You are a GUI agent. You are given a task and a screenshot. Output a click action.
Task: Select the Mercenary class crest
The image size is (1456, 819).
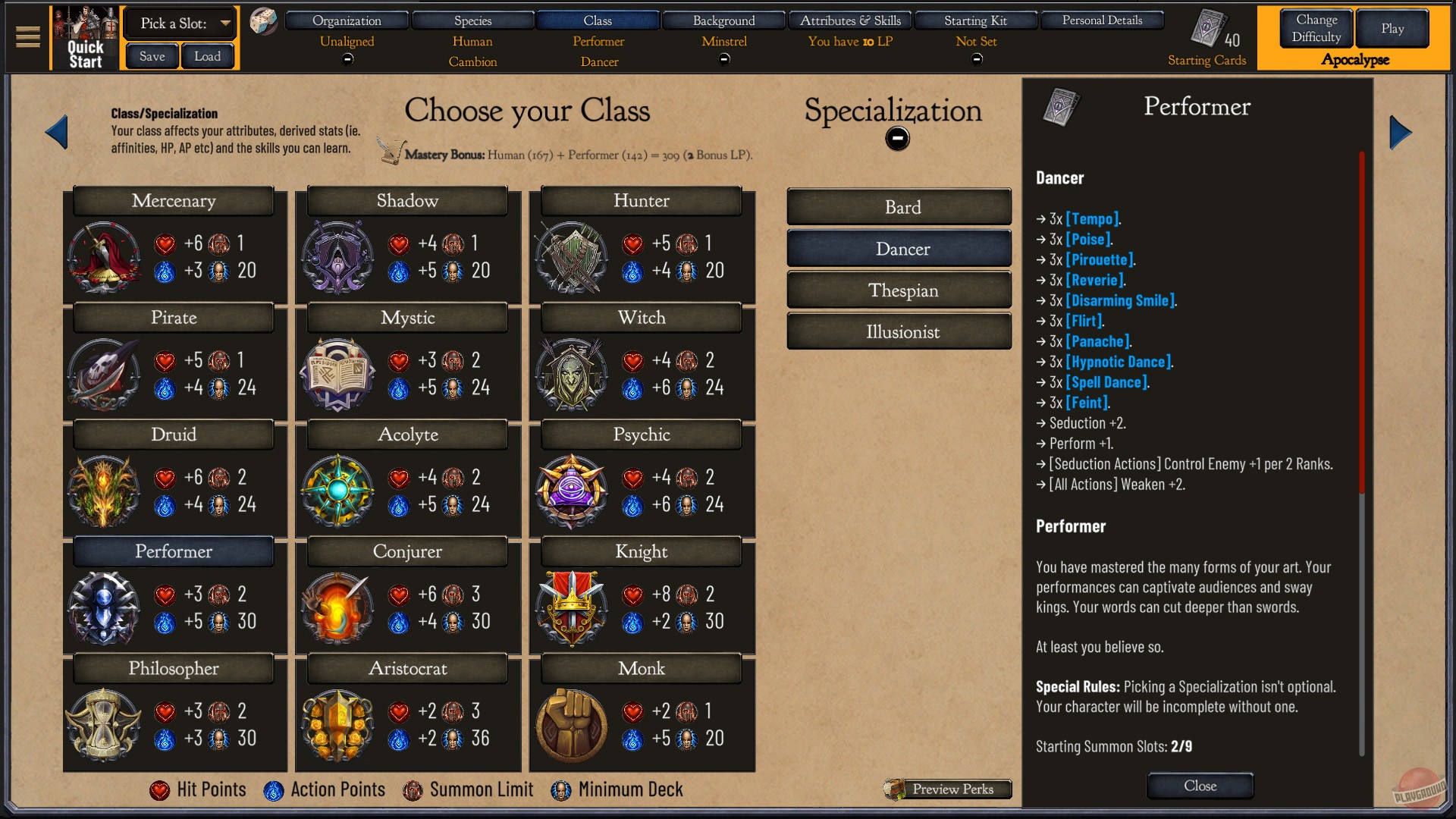coord(104,258)
